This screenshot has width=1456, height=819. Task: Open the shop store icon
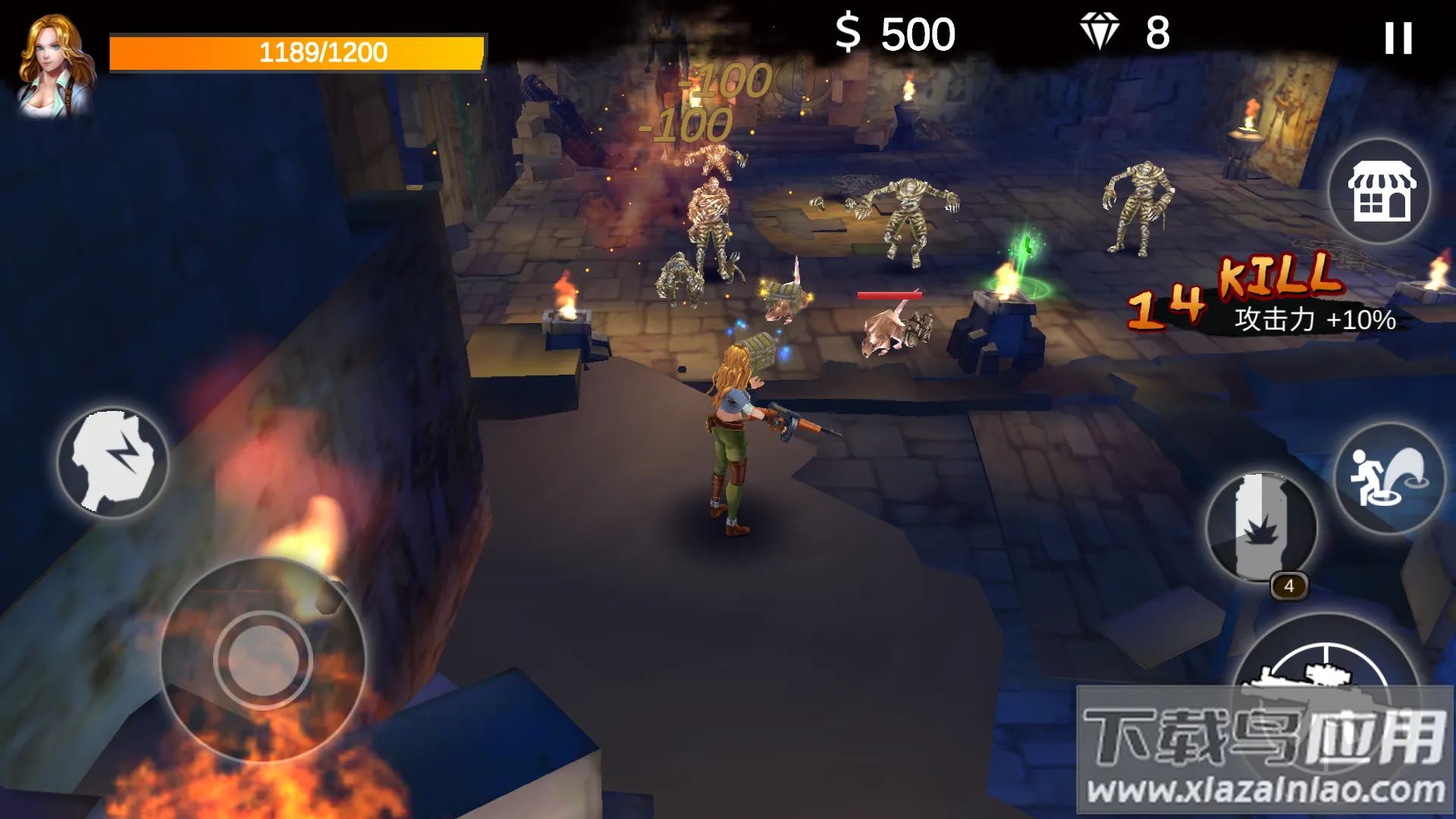tap(1380, 191)
